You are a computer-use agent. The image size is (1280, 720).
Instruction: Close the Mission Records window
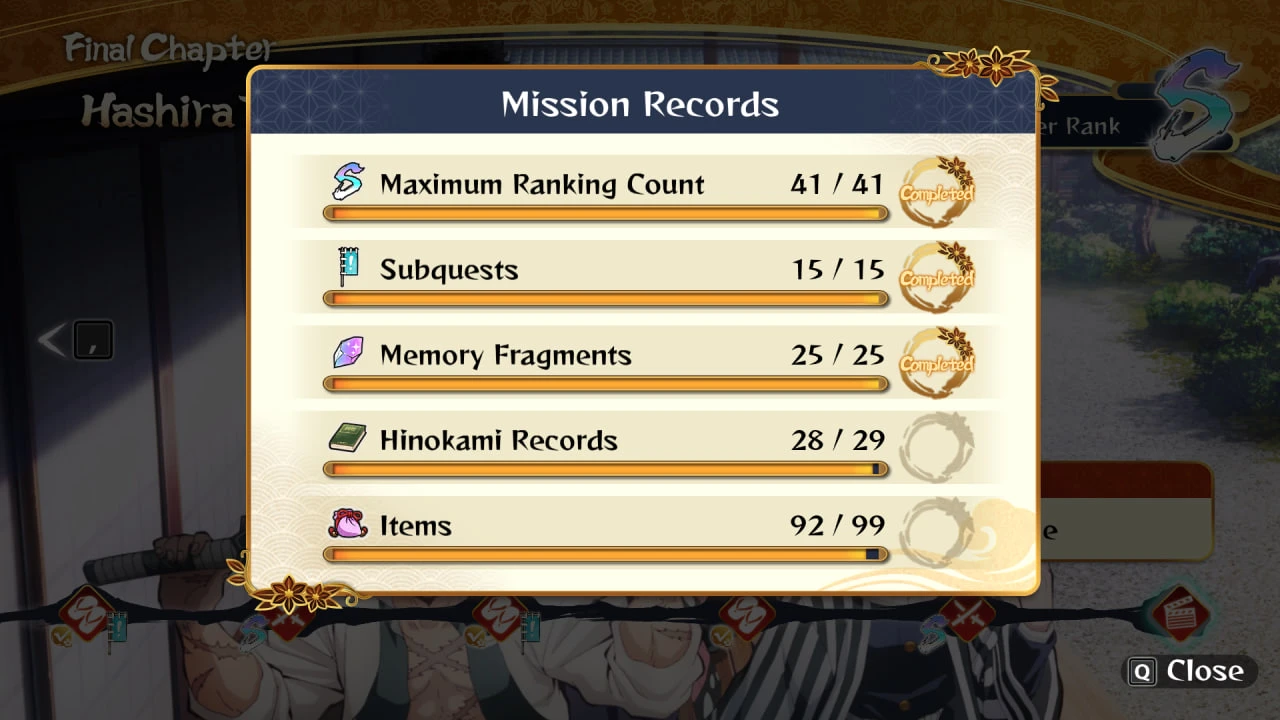(1188, 671)
